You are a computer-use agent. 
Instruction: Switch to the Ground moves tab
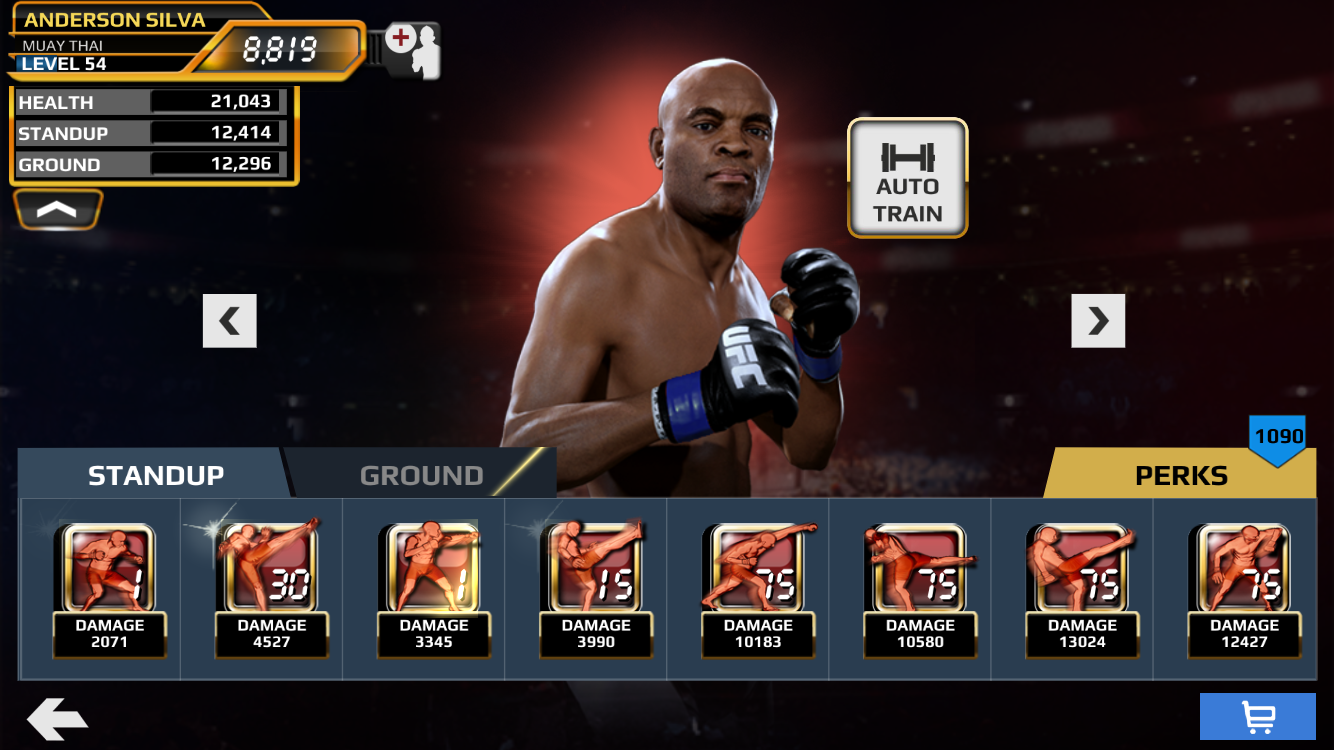coord(421,475)
